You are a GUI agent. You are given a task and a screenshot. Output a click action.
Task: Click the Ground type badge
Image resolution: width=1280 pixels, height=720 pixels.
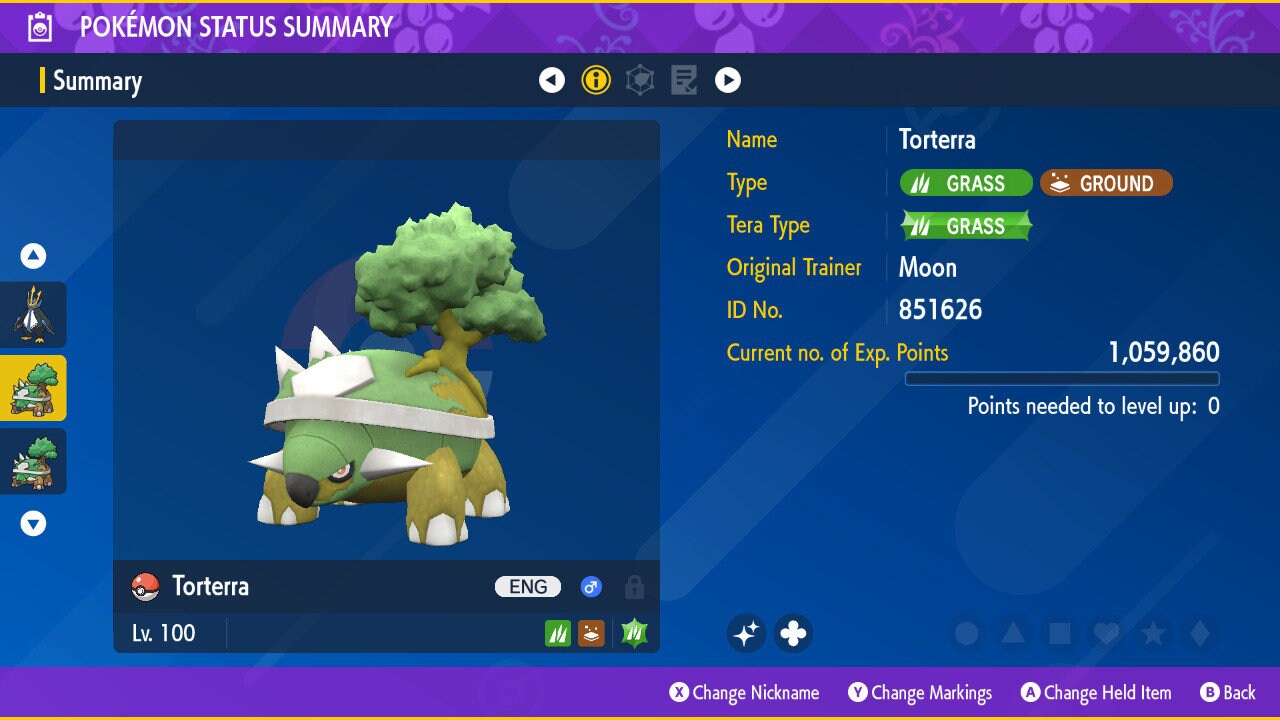pyautogui.click(x=1106, y=183)
